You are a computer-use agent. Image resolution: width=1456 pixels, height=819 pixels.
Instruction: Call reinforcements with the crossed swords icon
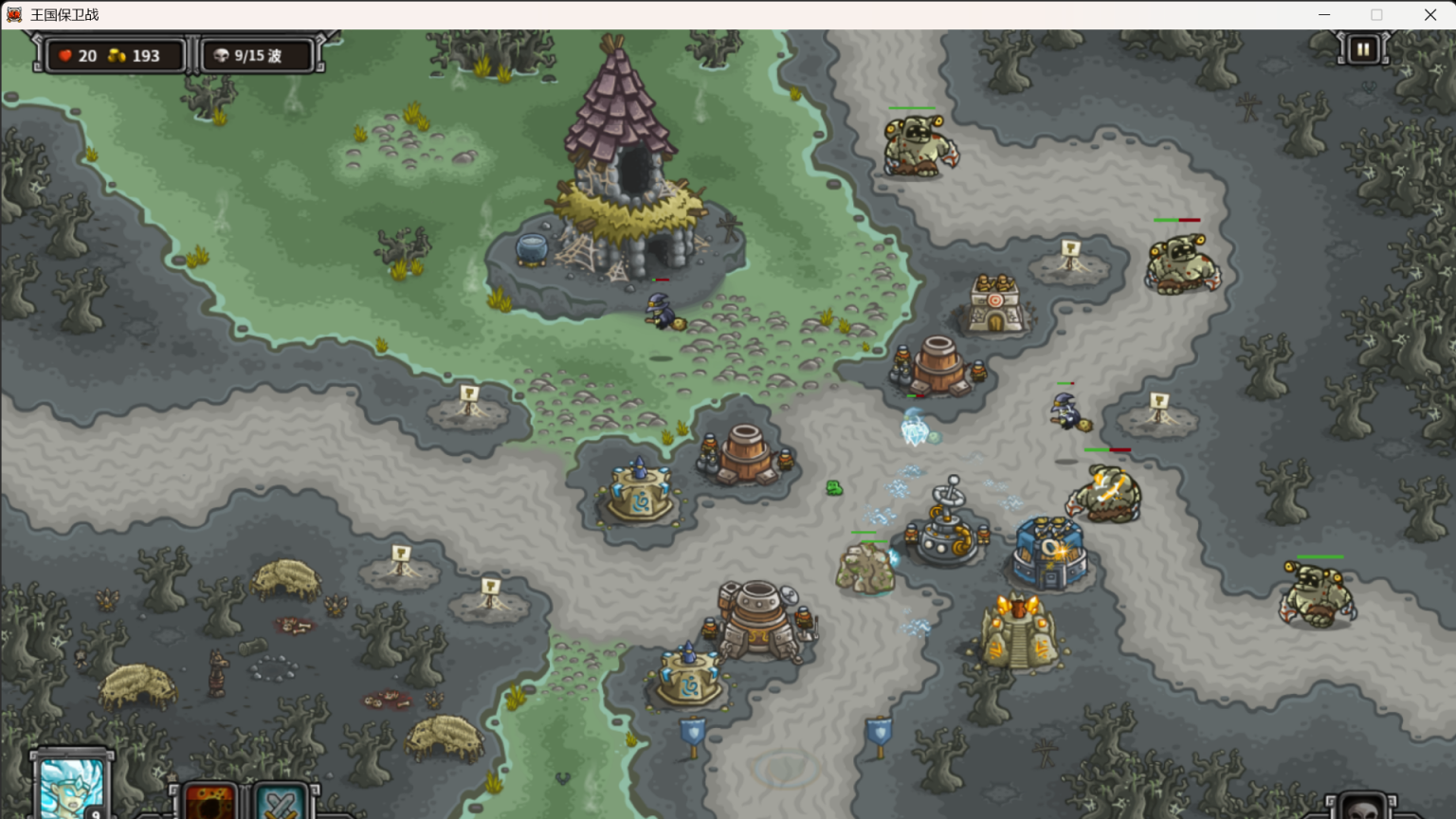[281, 803]
